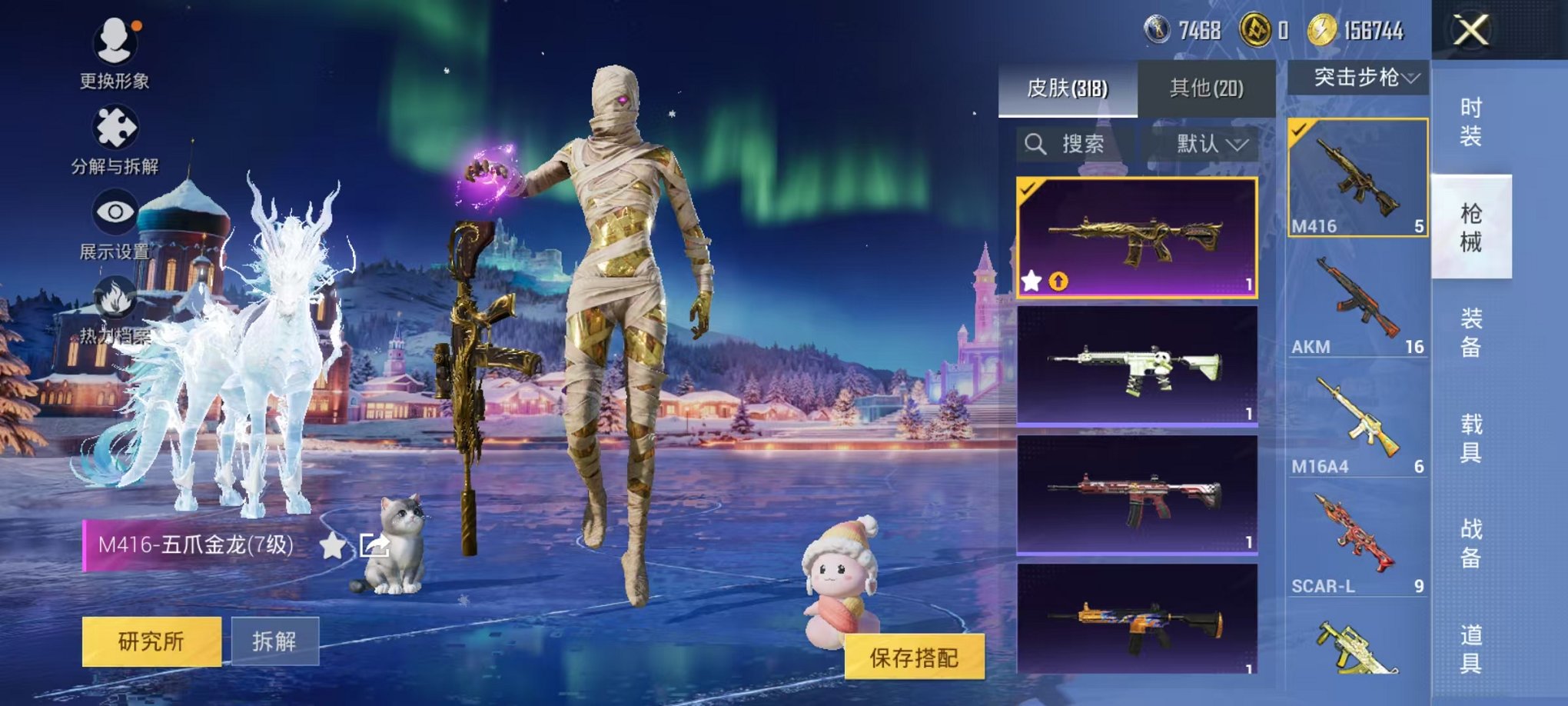
Task: Click the magnifier to search skins
Action: tap(1035, 145)
